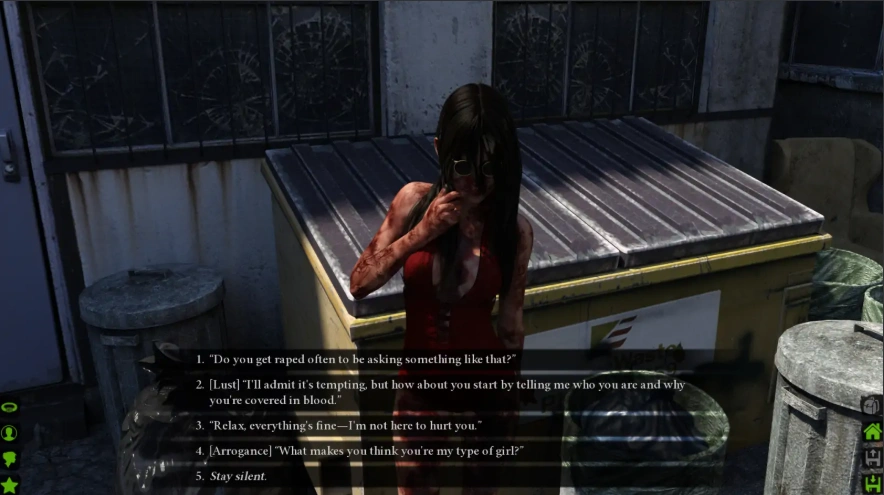Click the green house home icon

872,432
